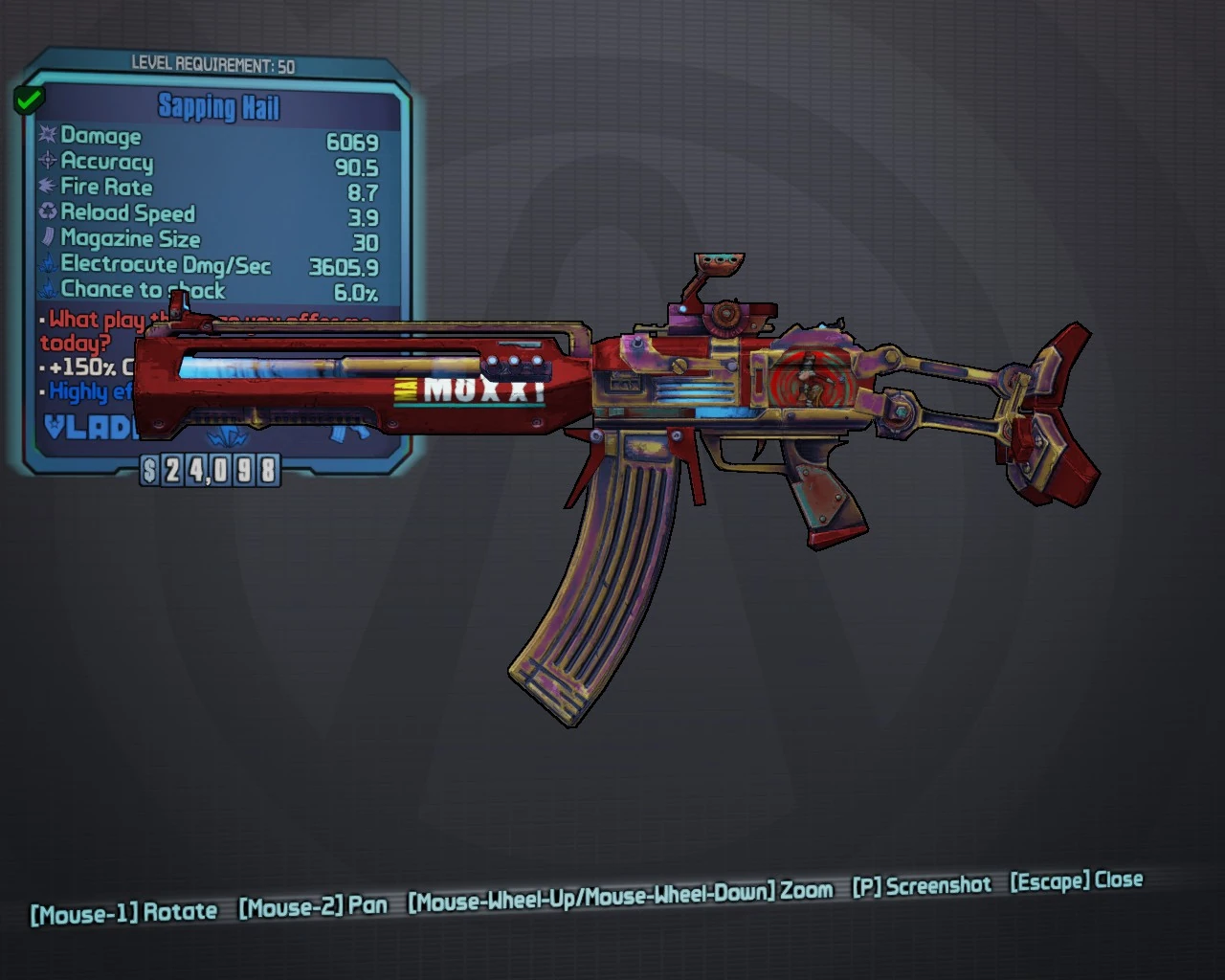Select the Fire Rate icon
The height and width of the screenshot is (980, 1225).
pyautogui.click(x=48, y=188)
